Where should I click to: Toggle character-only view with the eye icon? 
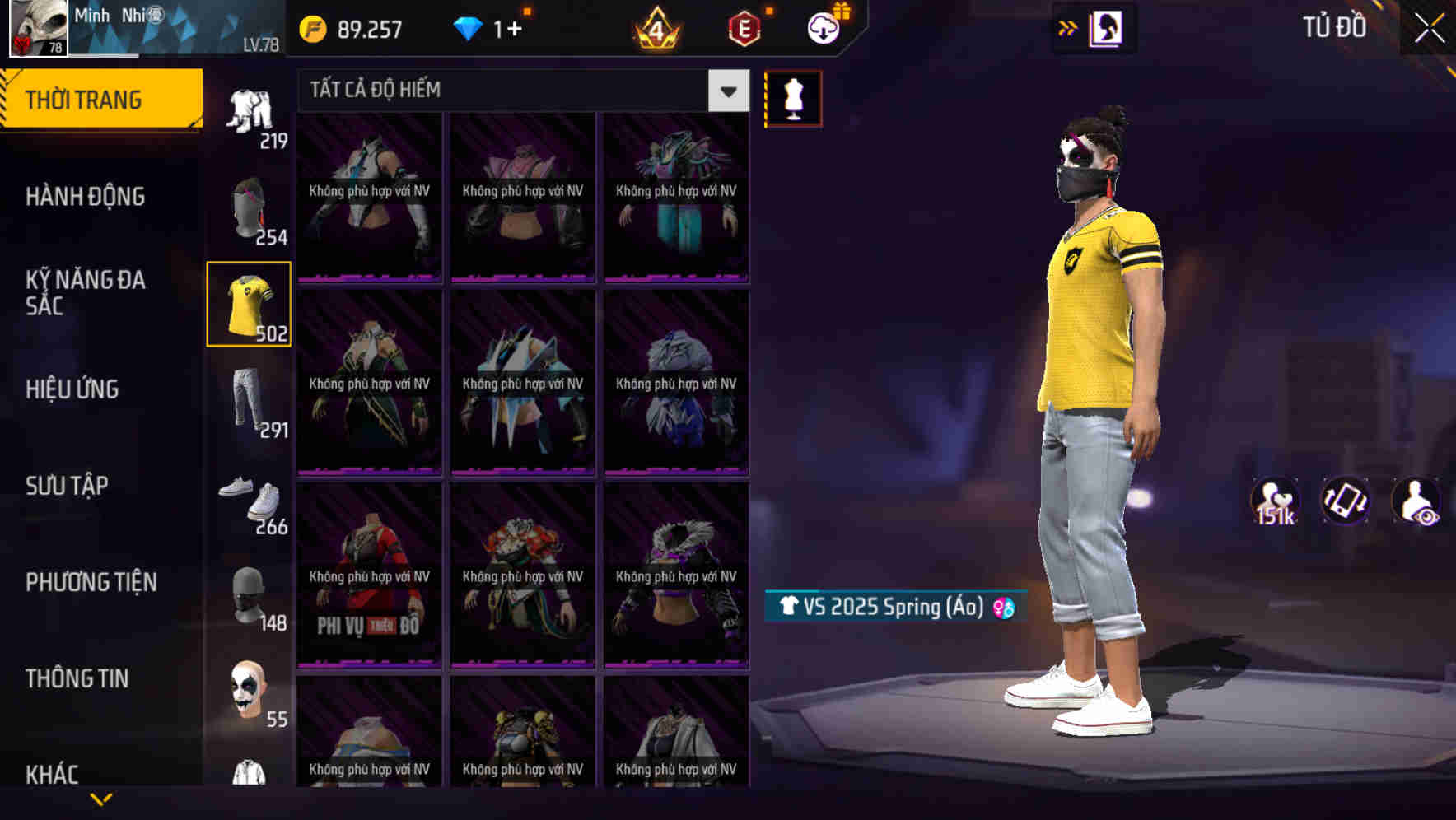tap(1415, 502)
